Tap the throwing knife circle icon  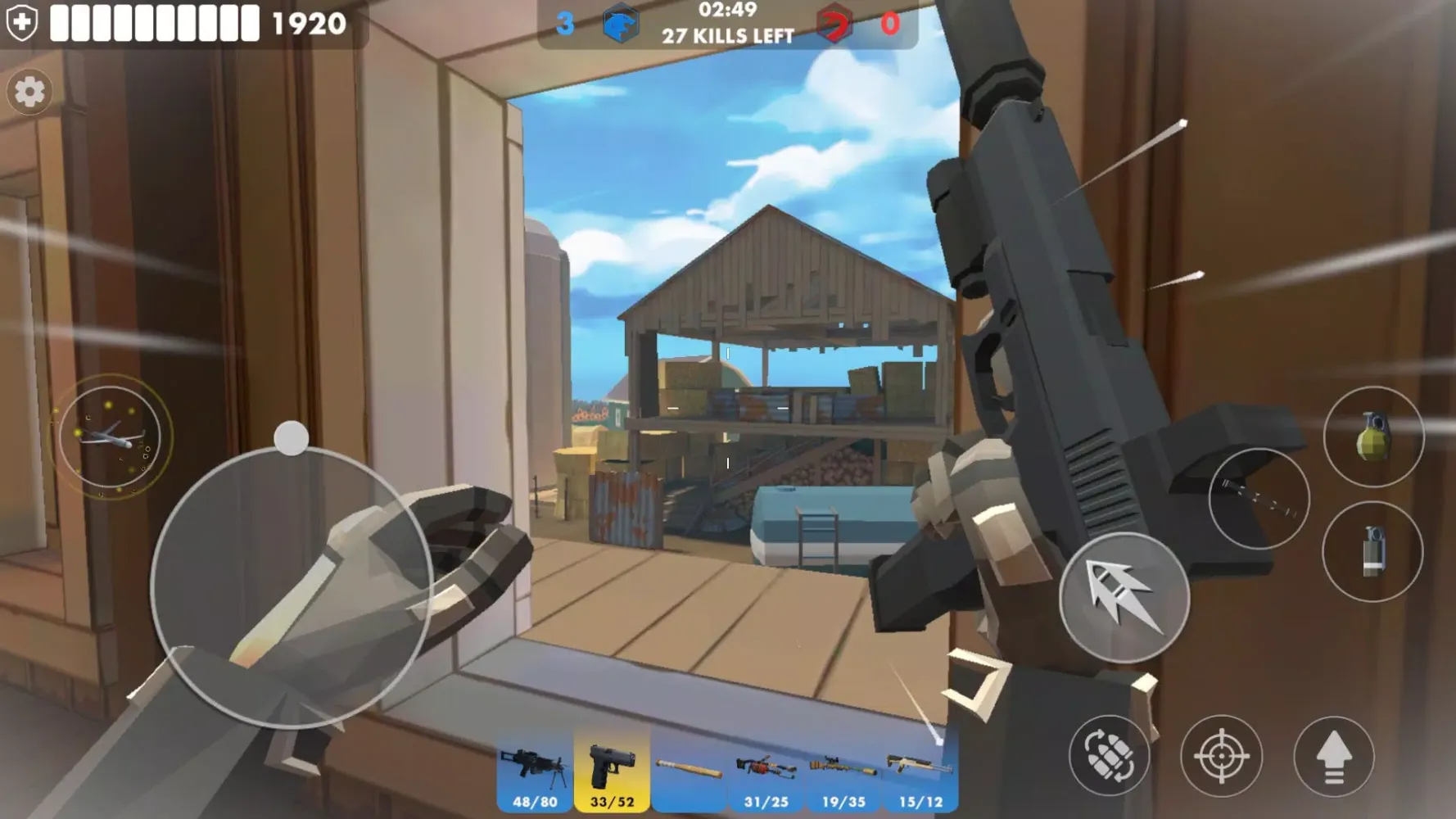[1259, 500]
